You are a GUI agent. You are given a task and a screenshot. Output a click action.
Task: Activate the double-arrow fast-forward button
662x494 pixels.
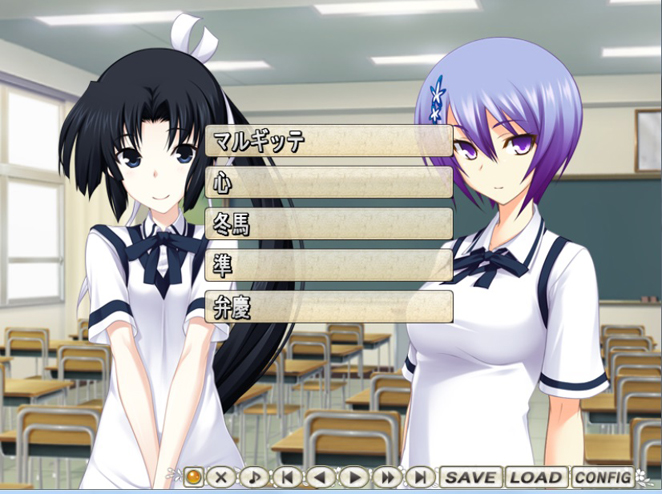coord(387,478)
